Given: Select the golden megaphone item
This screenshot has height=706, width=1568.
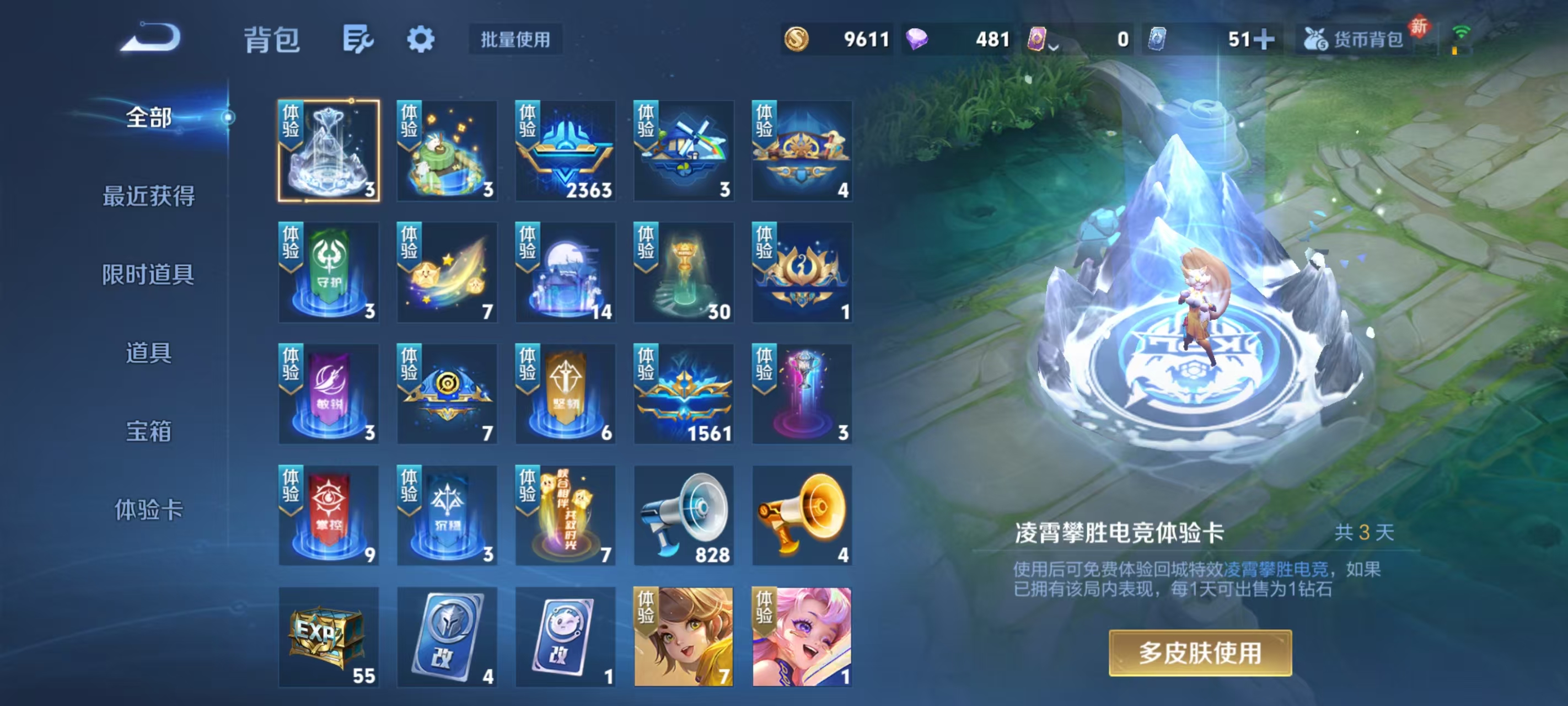Looking at the screenshot, I should 802,515.
